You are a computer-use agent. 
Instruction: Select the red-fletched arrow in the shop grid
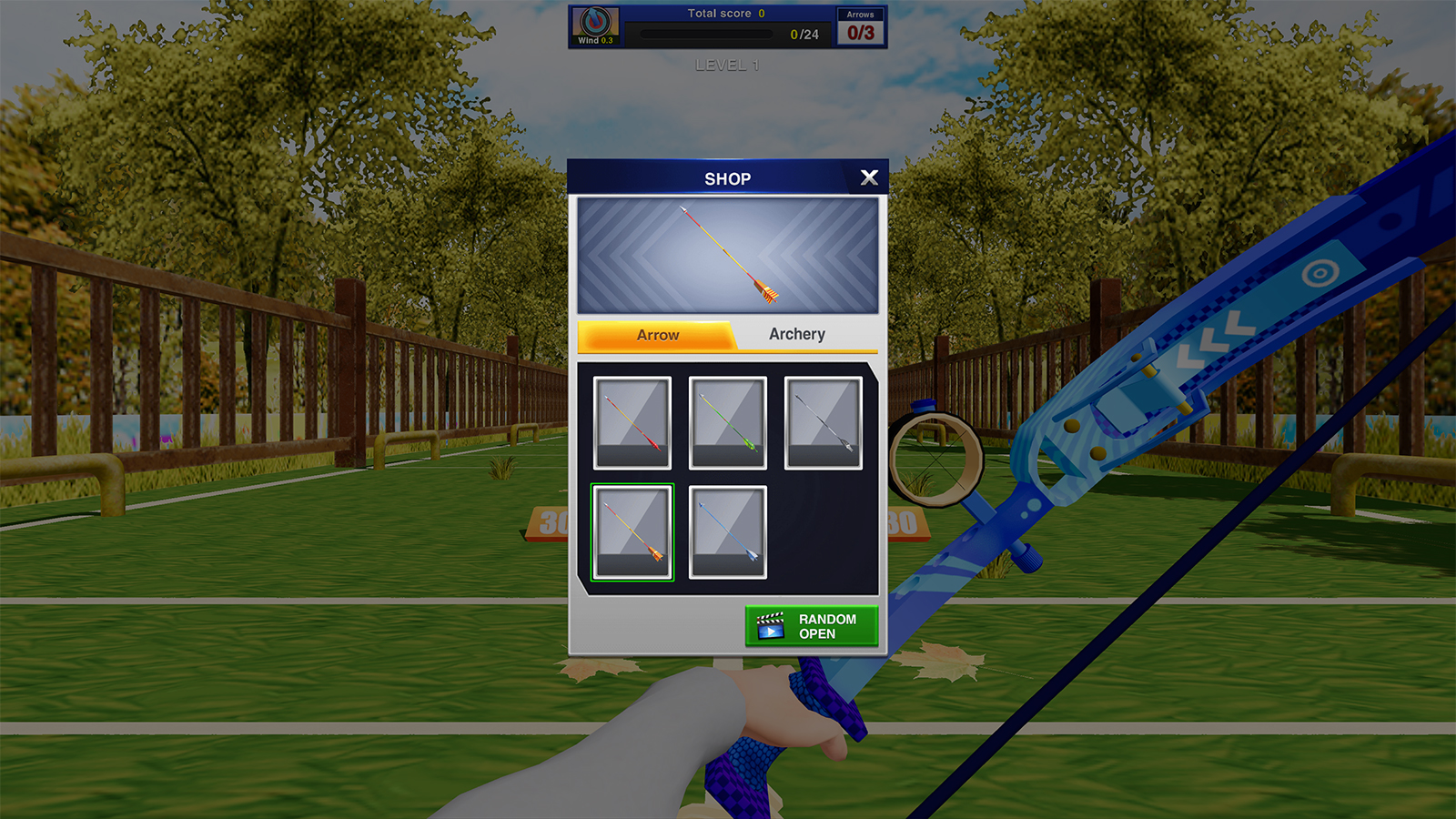click(x=632, y=422)
